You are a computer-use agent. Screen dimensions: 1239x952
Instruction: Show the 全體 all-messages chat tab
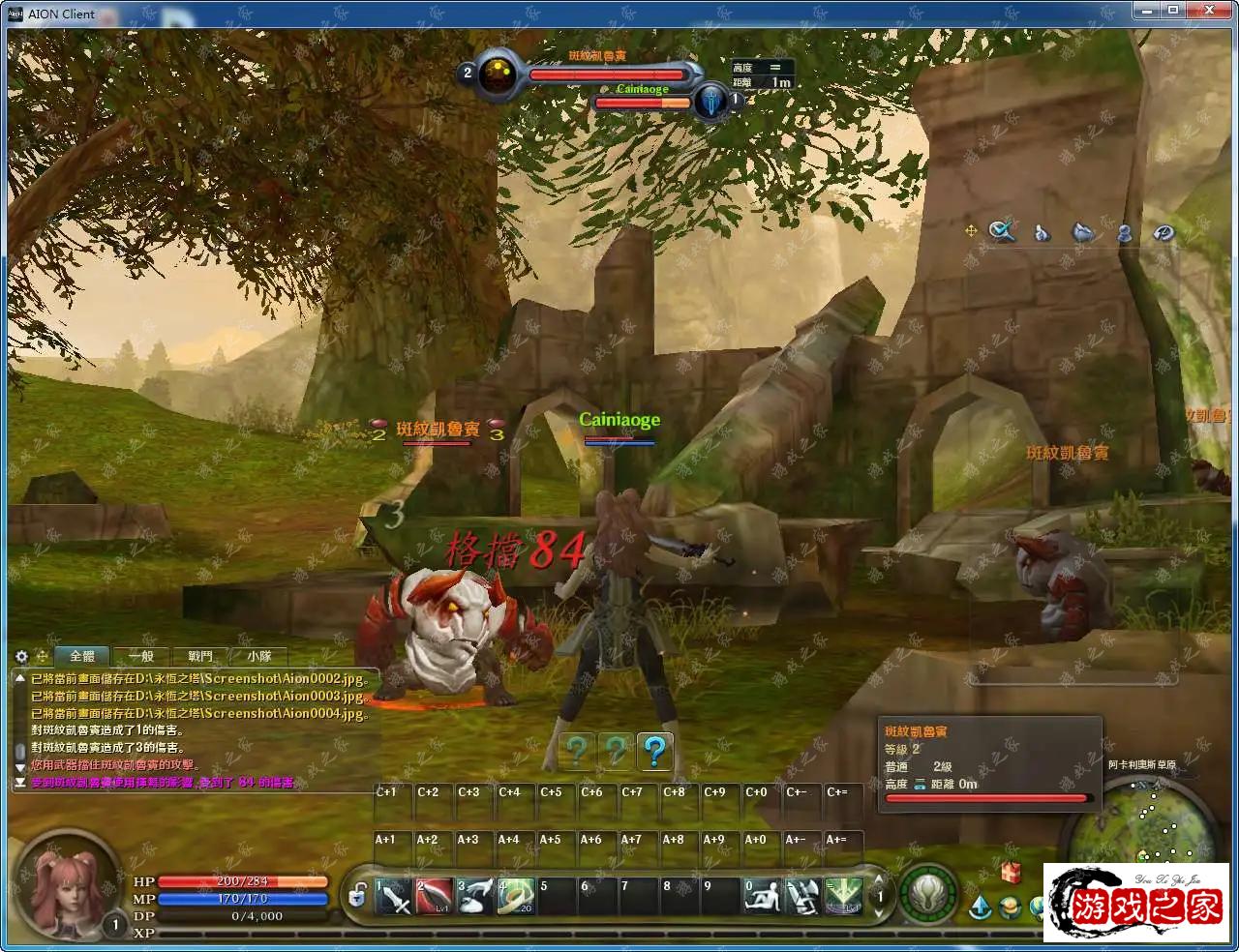click(82, 656)
